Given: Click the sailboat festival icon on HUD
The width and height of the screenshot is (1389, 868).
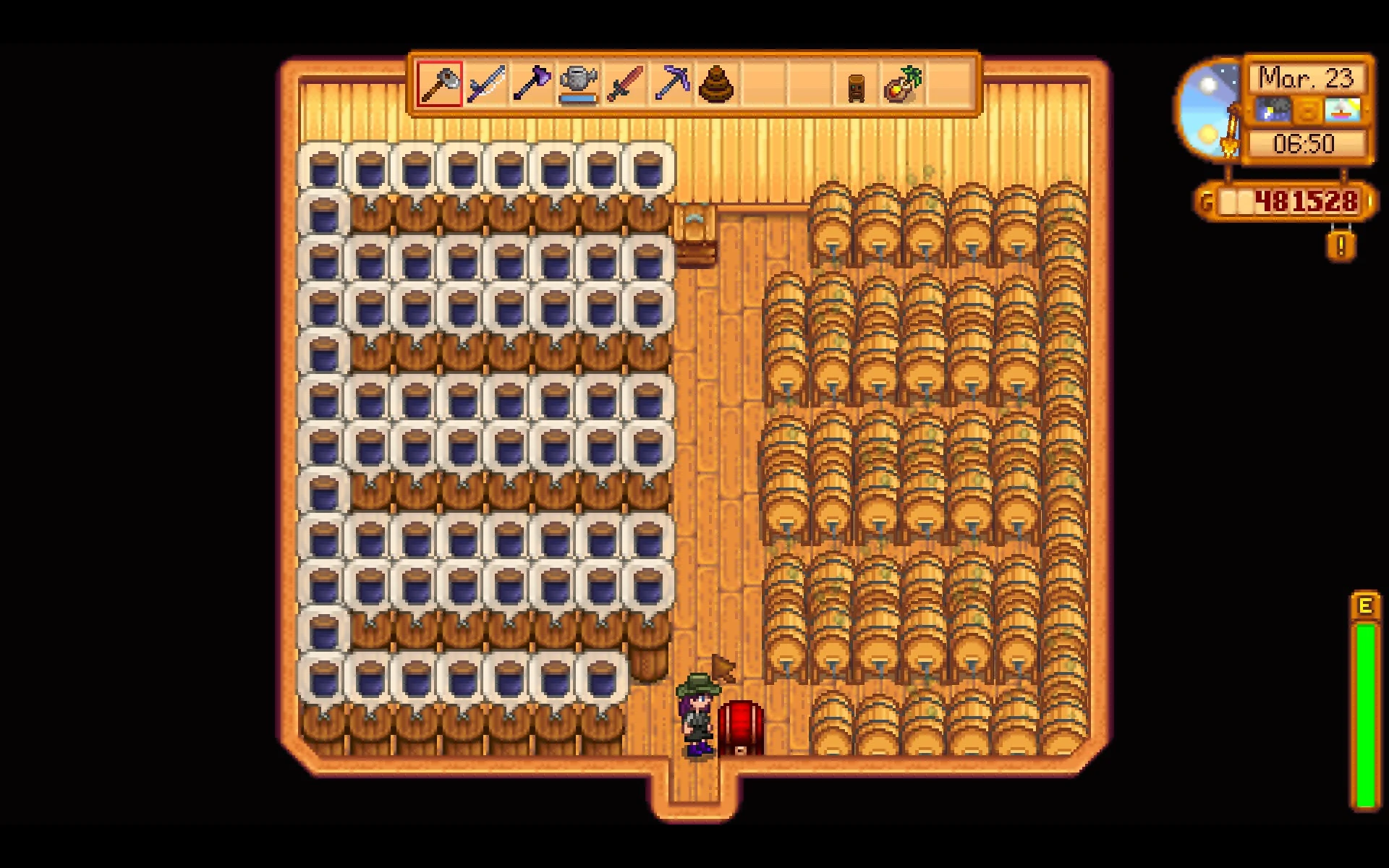Looking at the screenshot, I should 1343,110.
